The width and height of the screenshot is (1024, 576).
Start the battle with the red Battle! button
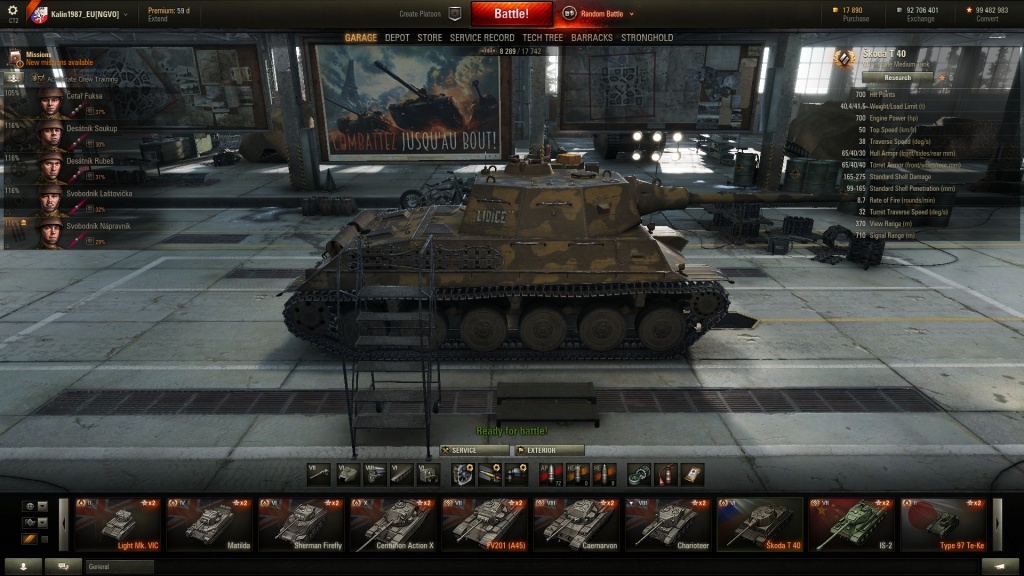511,14
